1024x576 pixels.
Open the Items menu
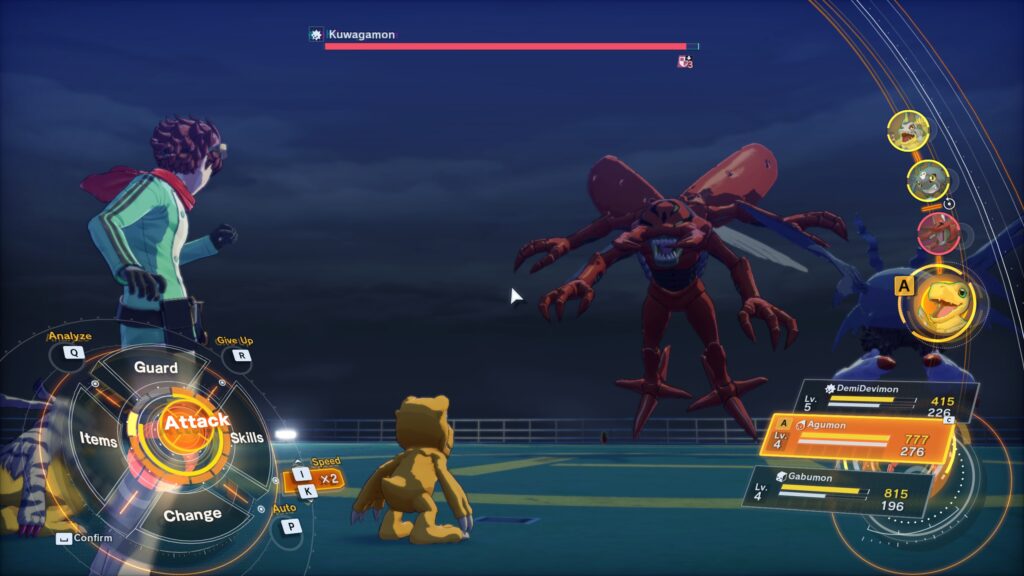[98, 440]
